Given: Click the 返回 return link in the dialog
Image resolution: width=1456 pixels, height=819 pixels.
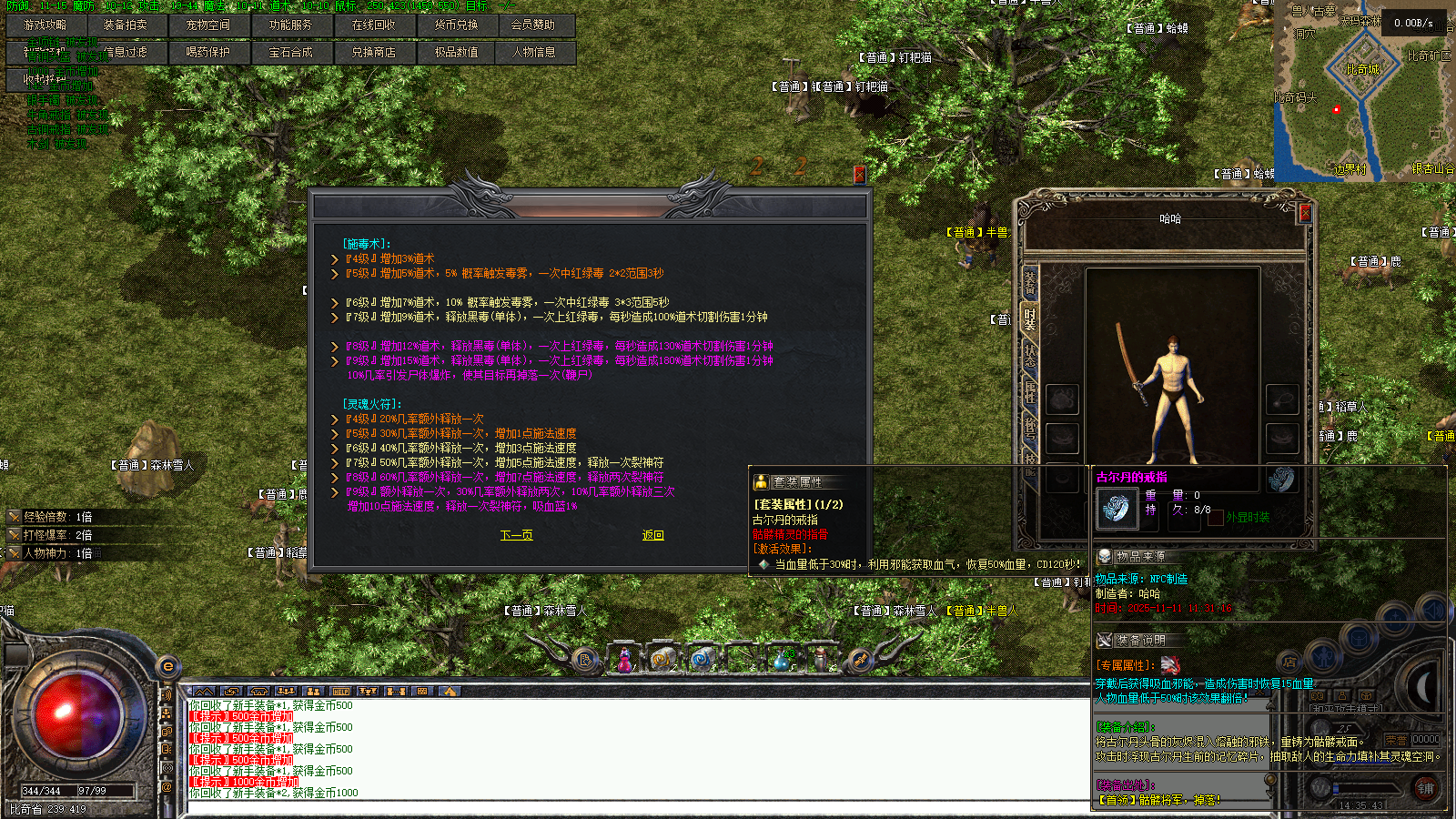Looking at the screenshot, I should point(652,535).
